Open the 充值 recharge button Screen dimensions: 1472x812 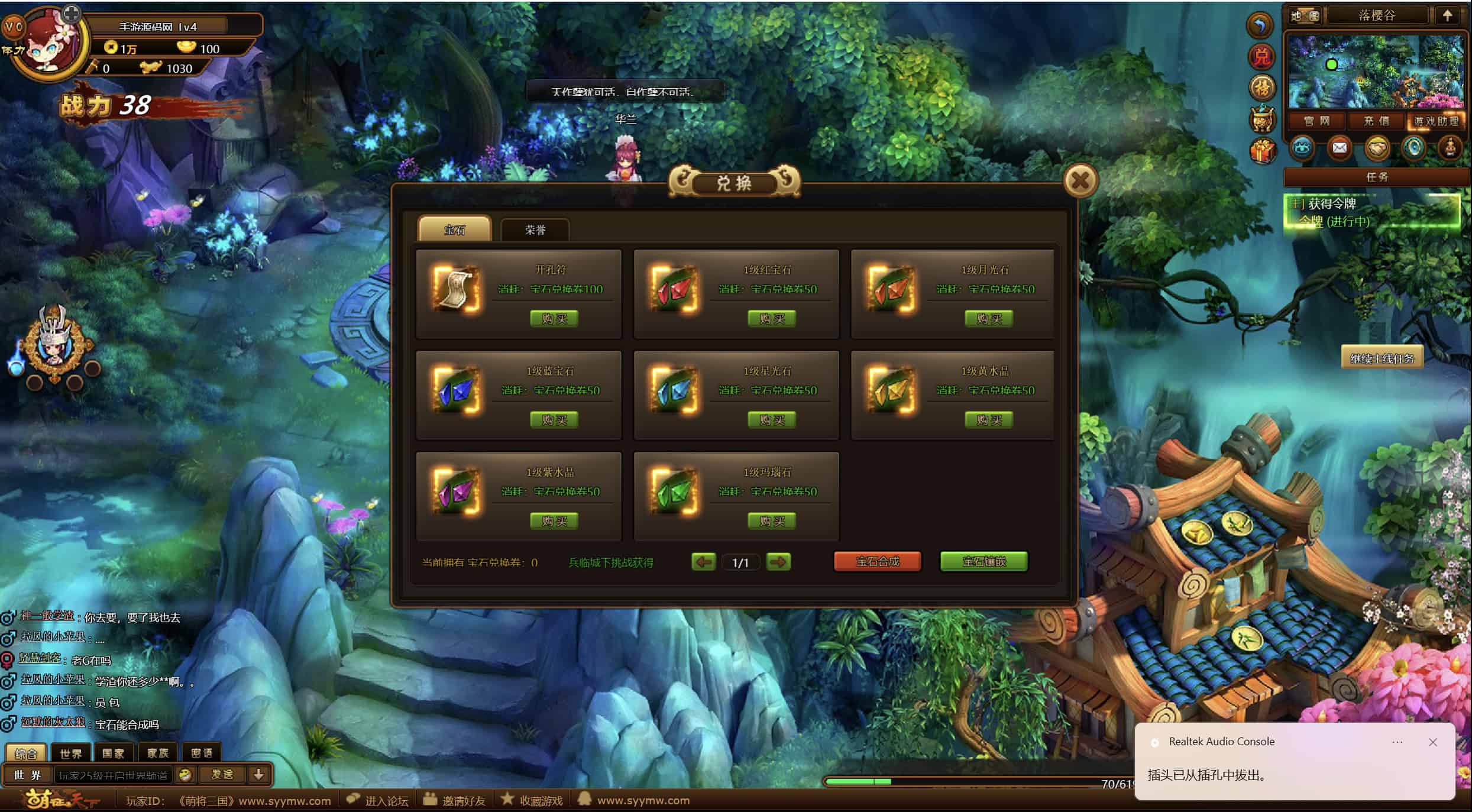coord(1376,121)
